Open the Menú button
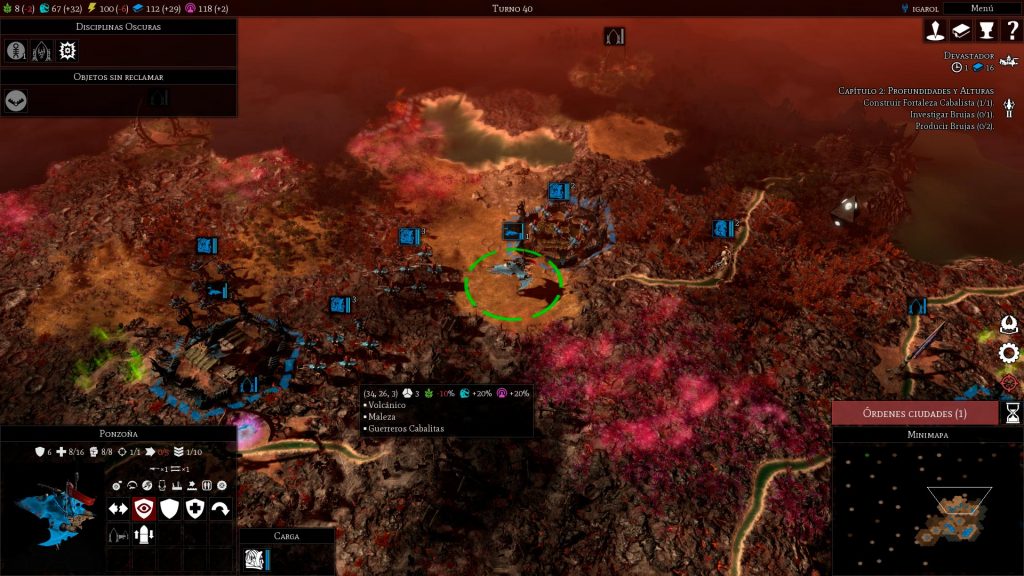 pos(982,8)
